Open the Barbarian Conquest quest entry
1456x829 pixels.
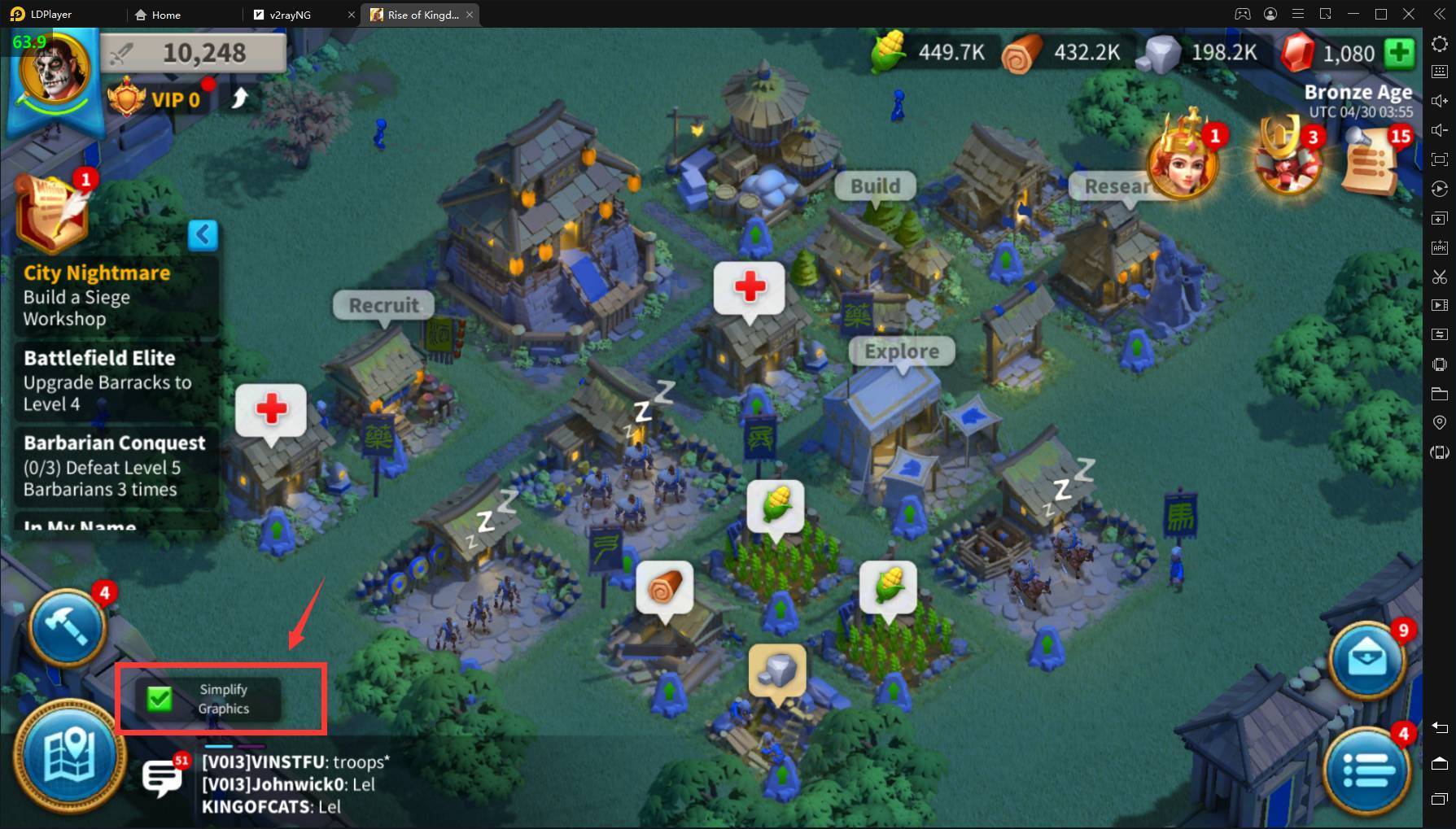[x=114, y=465]
